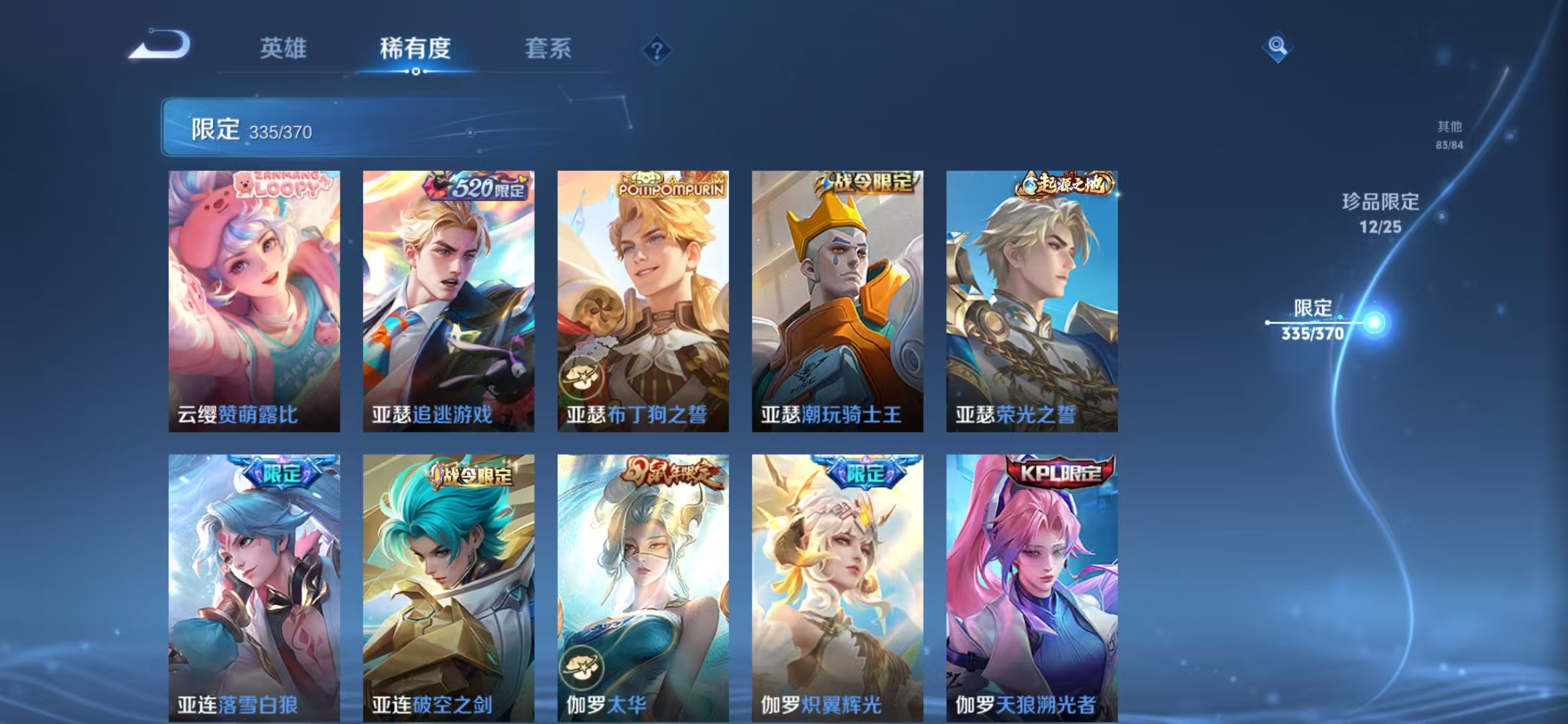Click the question mark help icon
Image resolution: width=1568 pixels, height=724 pixels.
coord(657,50)
